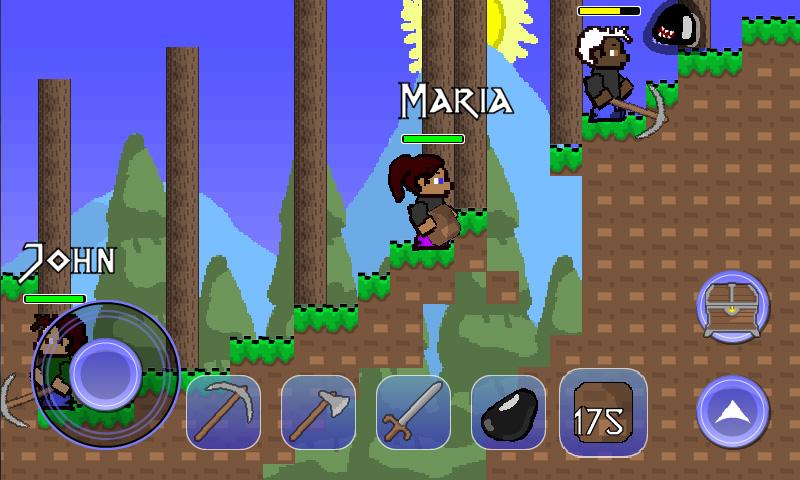Select the pickaxe hotbar slot
Viewport: 800px width, 480px height.
click(223, 411)
